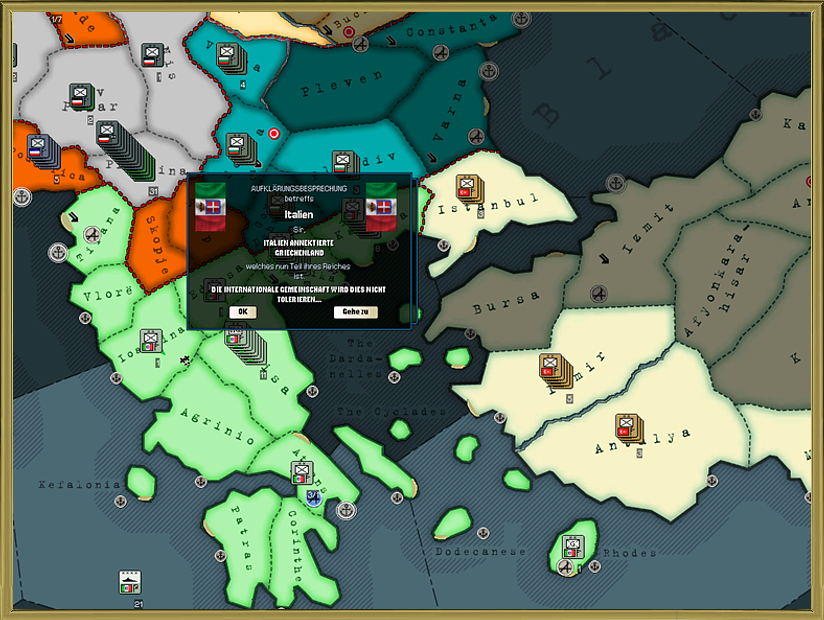Click the Gehe zu button
824x620 pixels.
(355, 312)
